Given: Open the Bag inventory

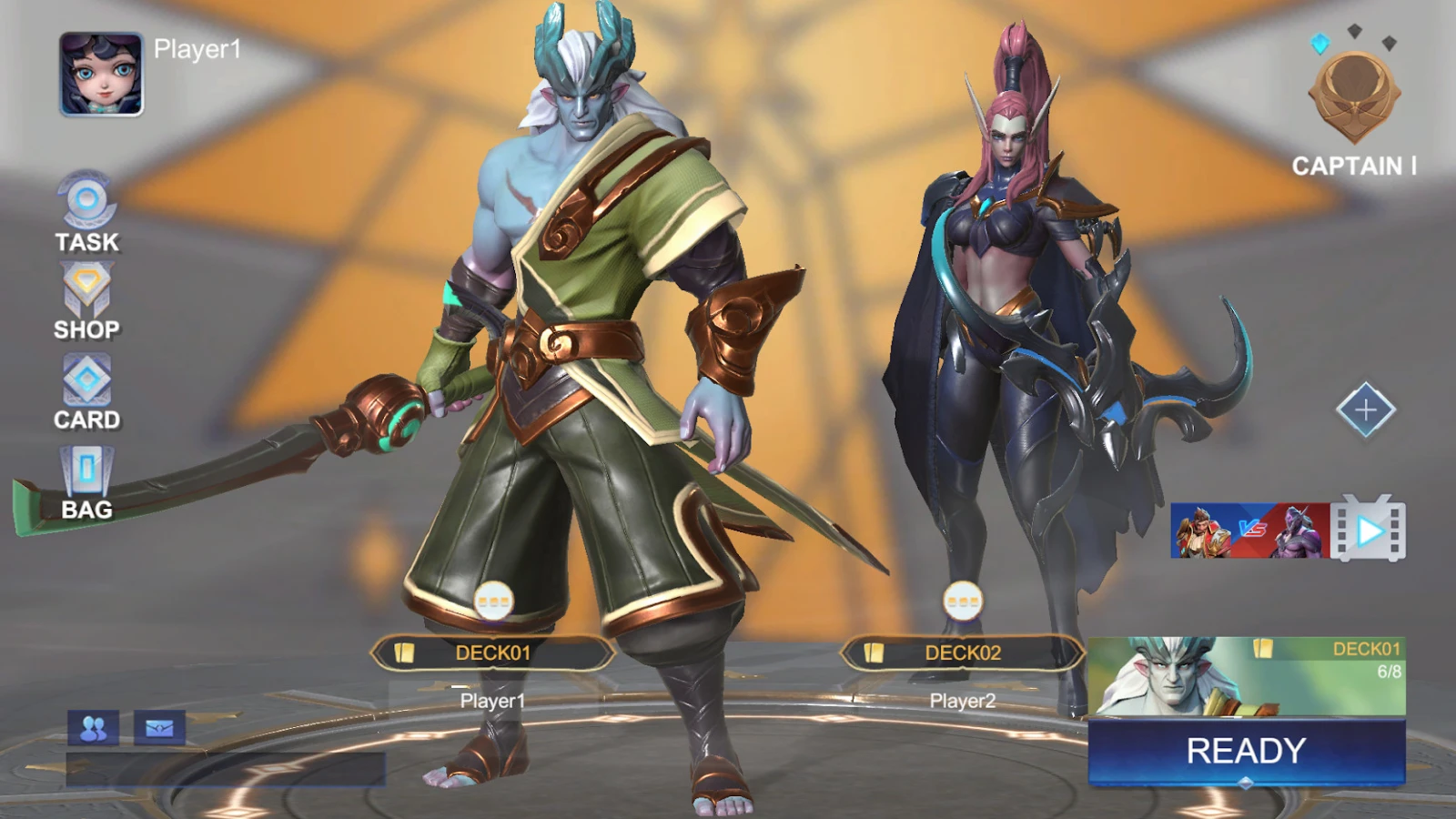Looking at the screenshot, I should pyautogui.click(x=86, y=483).
